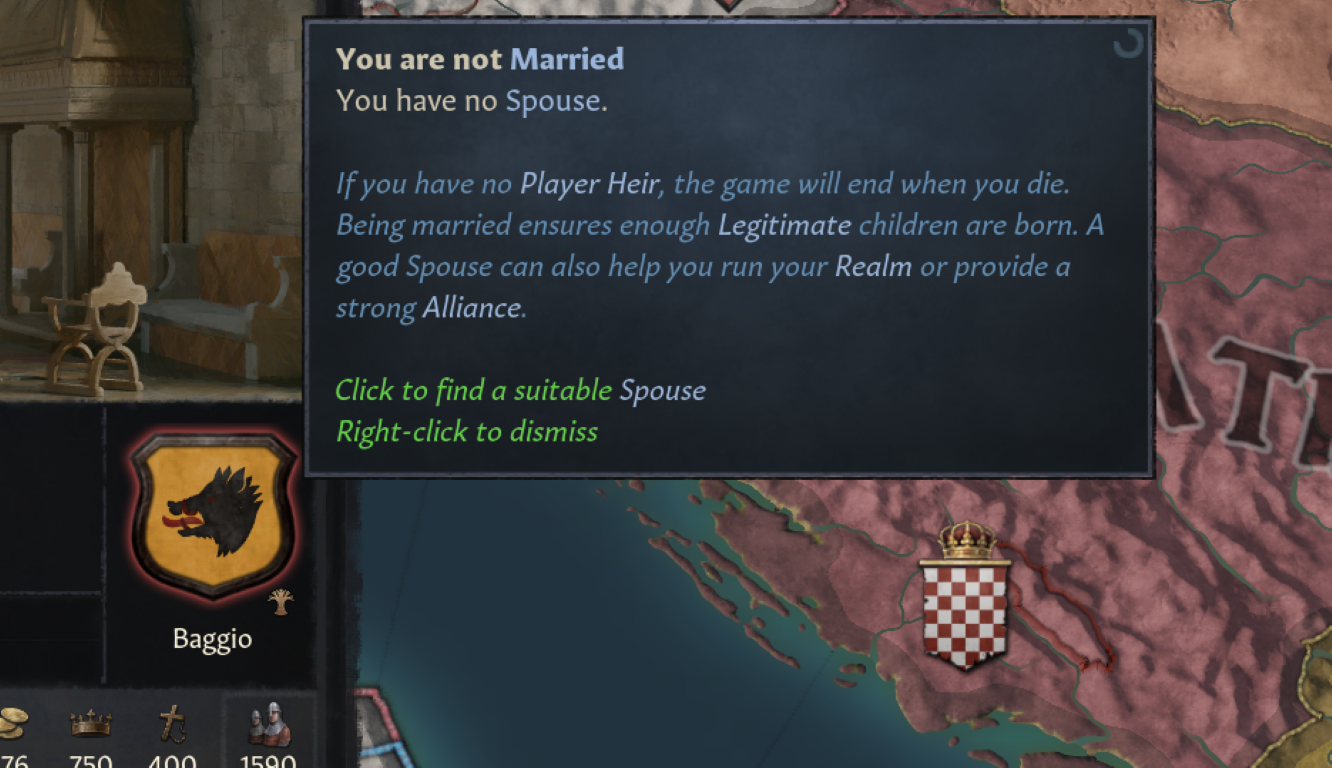1332x768 pixels.
Task: Open piety via the cross icon
Action: [x=172, y=722]
